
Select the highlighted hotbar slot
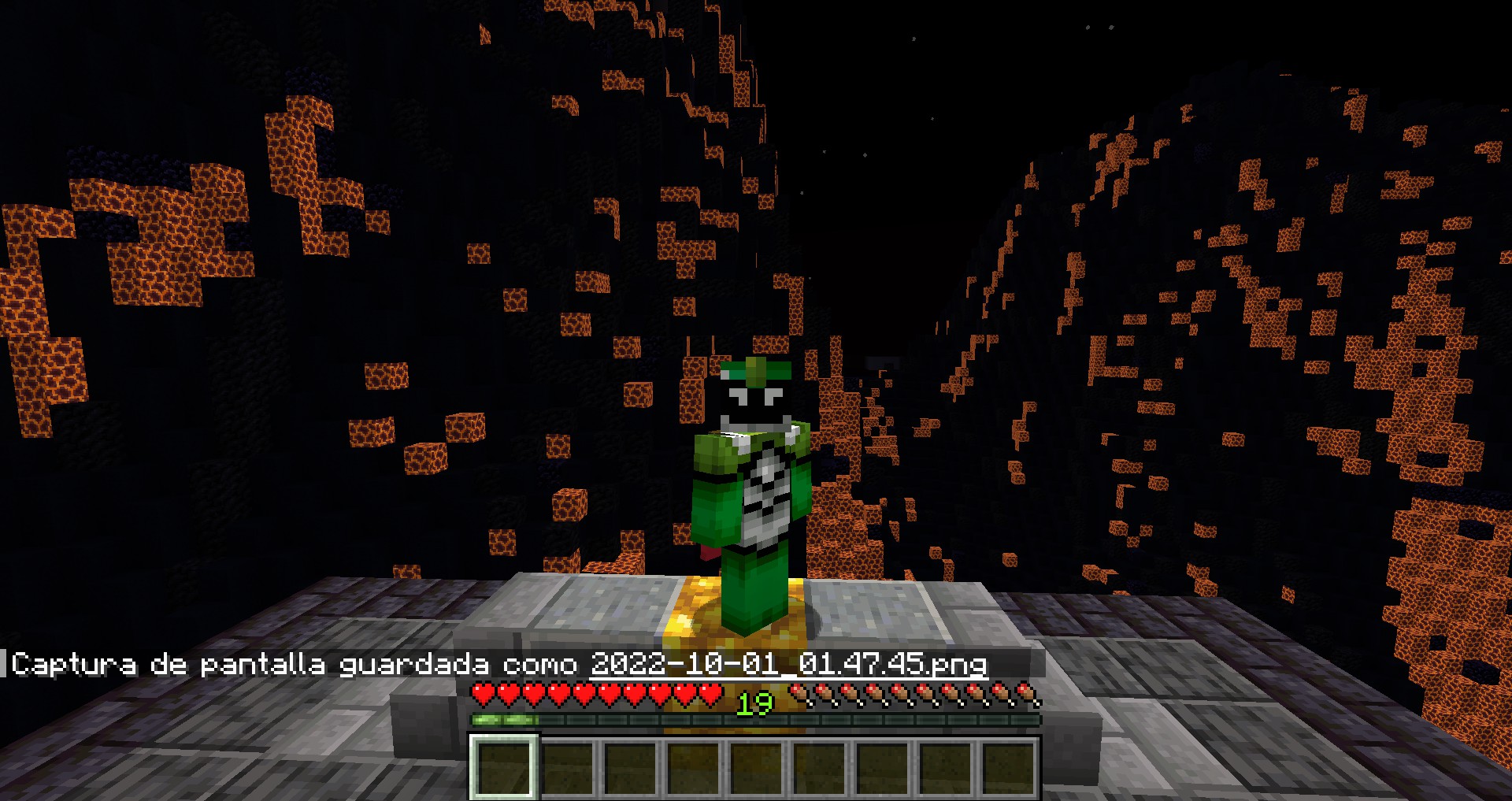(x=504, y=767)
